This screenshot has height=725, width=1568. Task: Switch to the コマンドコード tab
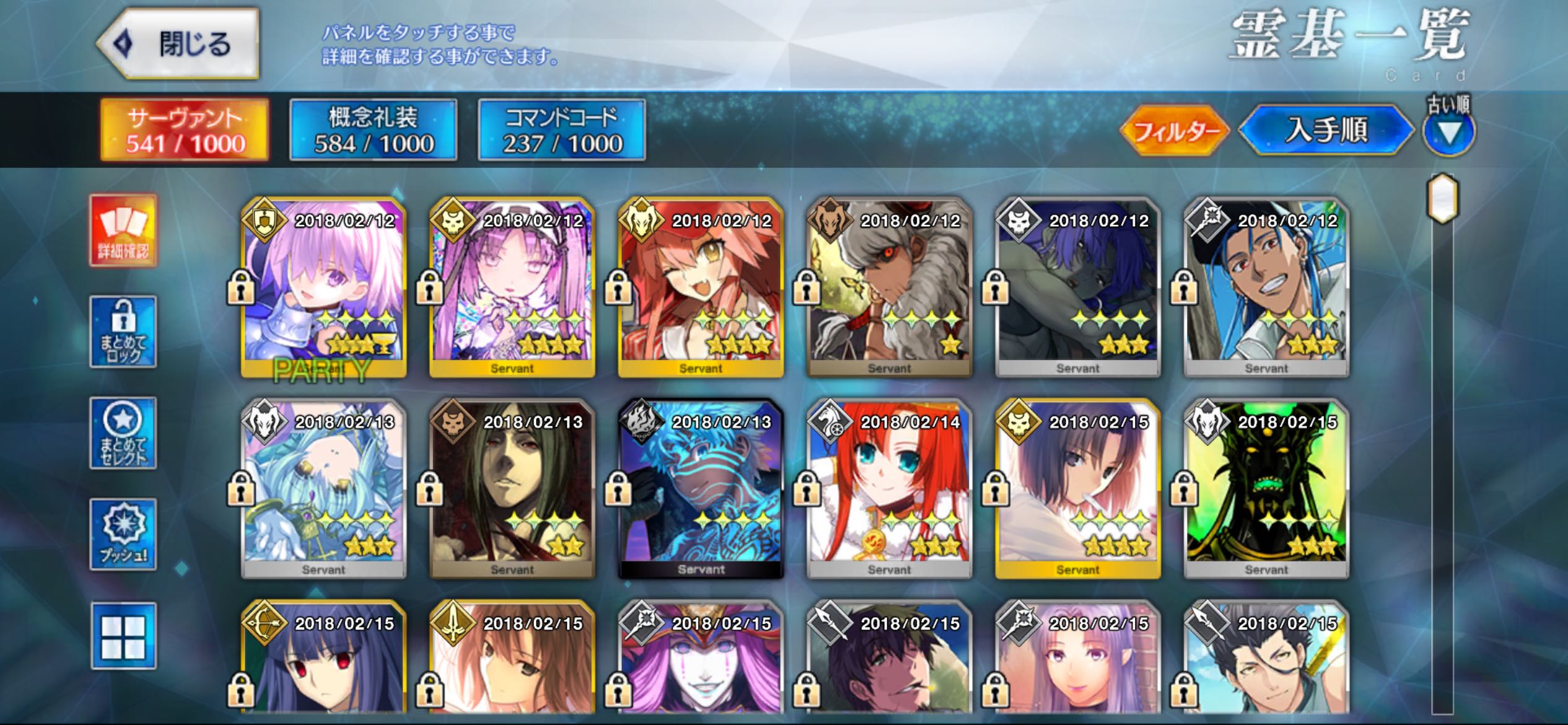click(x=562, y=130)
